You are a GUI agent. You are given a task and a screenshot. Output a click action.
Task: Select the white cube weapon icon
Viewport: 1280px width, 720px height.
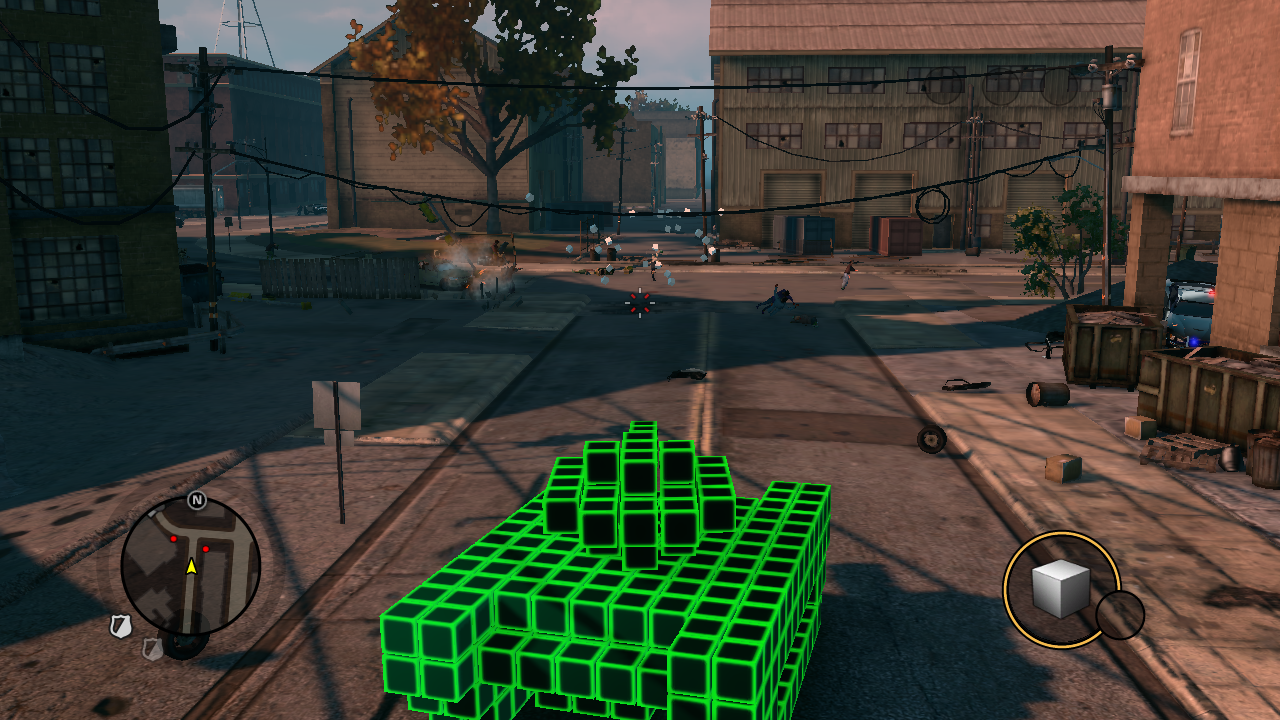click(1060, 588)
